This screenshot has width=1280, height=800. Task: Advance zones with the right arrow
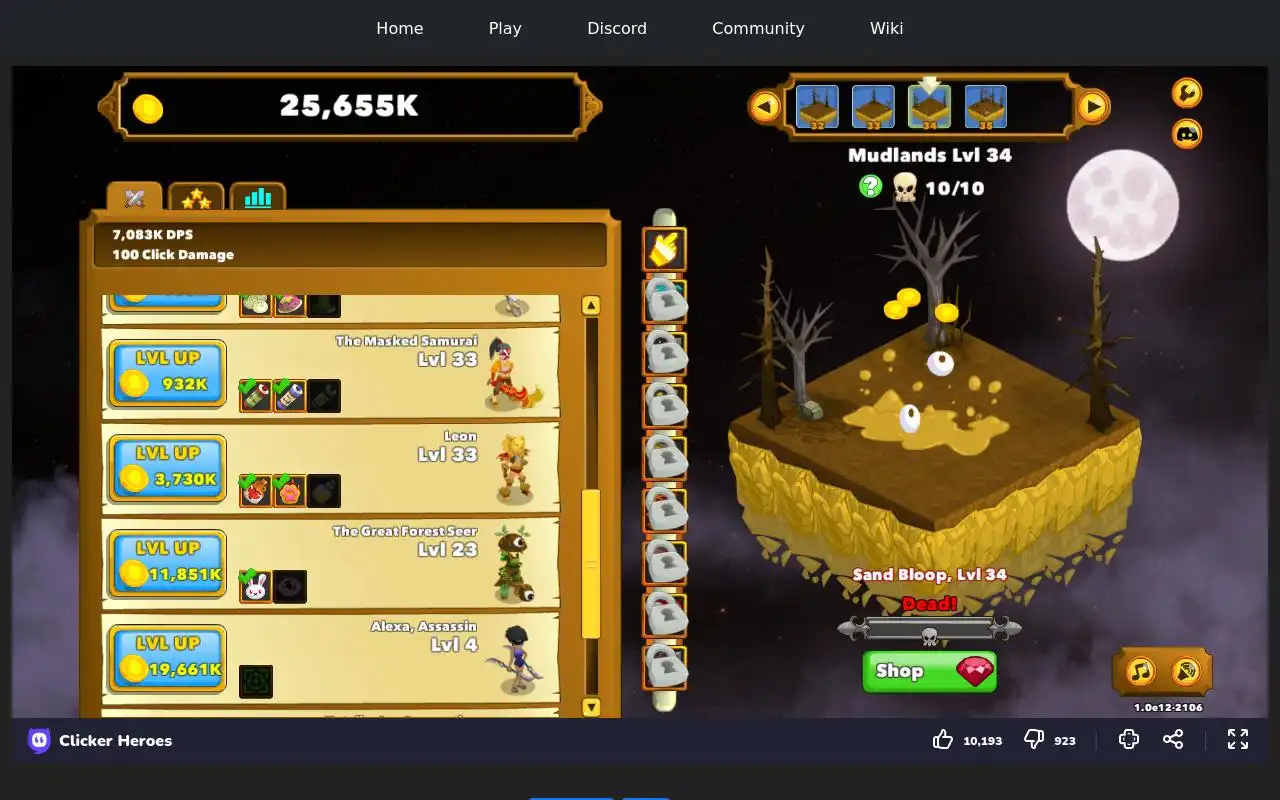point(1093,106)
